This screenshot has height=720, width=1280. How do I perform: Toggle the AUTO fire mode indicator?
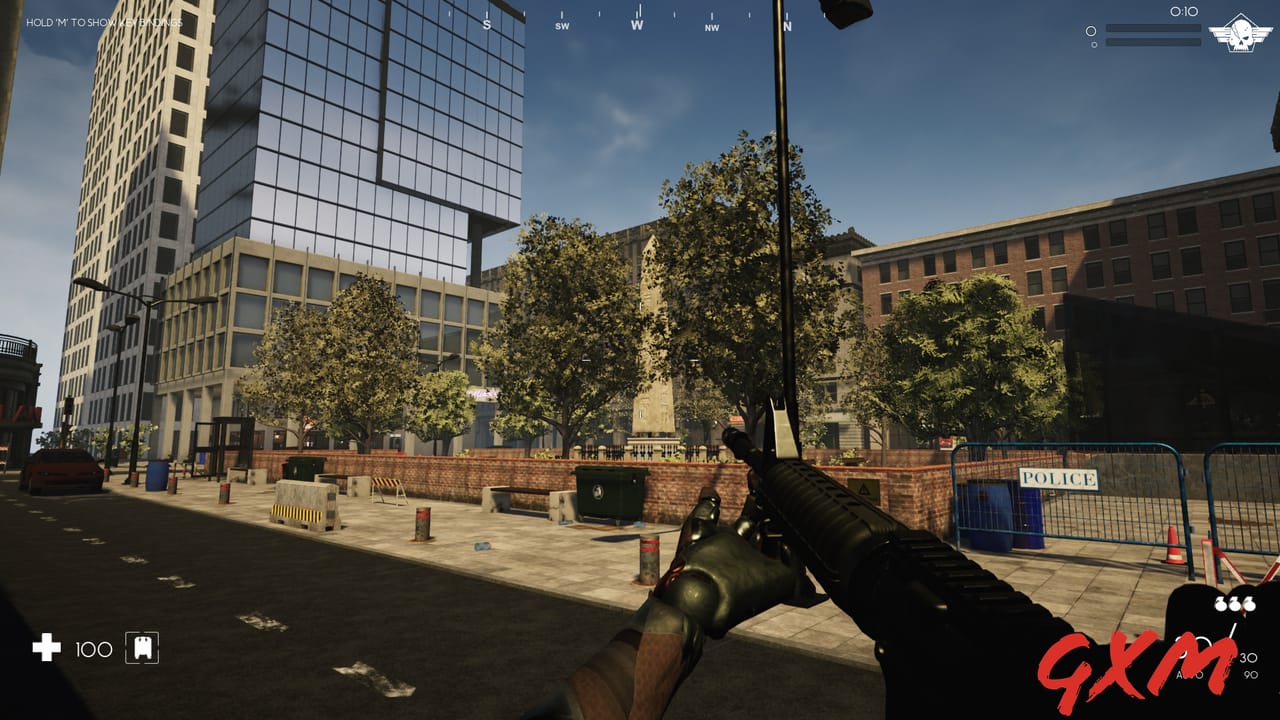[x=1190, y=675]
